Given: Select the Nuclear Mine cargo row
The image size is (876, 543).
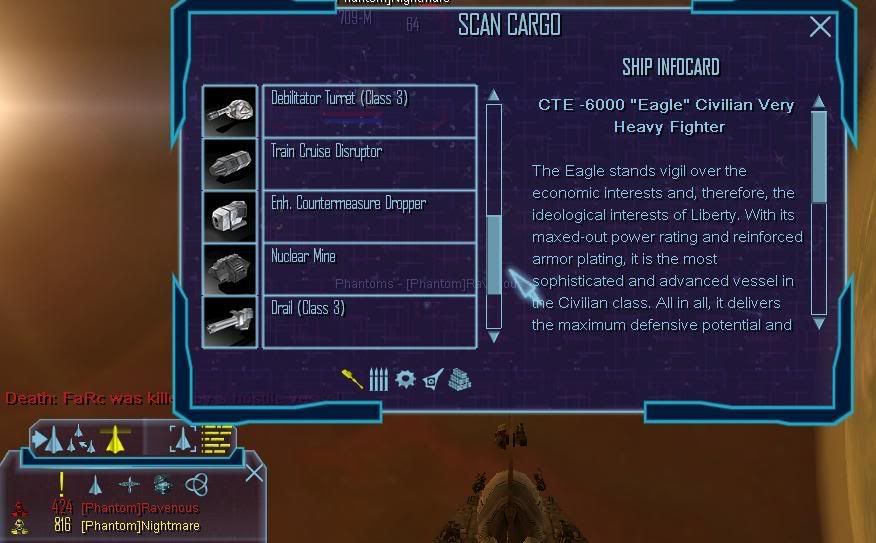Looking at the screenshot, I should pyautogui.click(x=368, y=268).
